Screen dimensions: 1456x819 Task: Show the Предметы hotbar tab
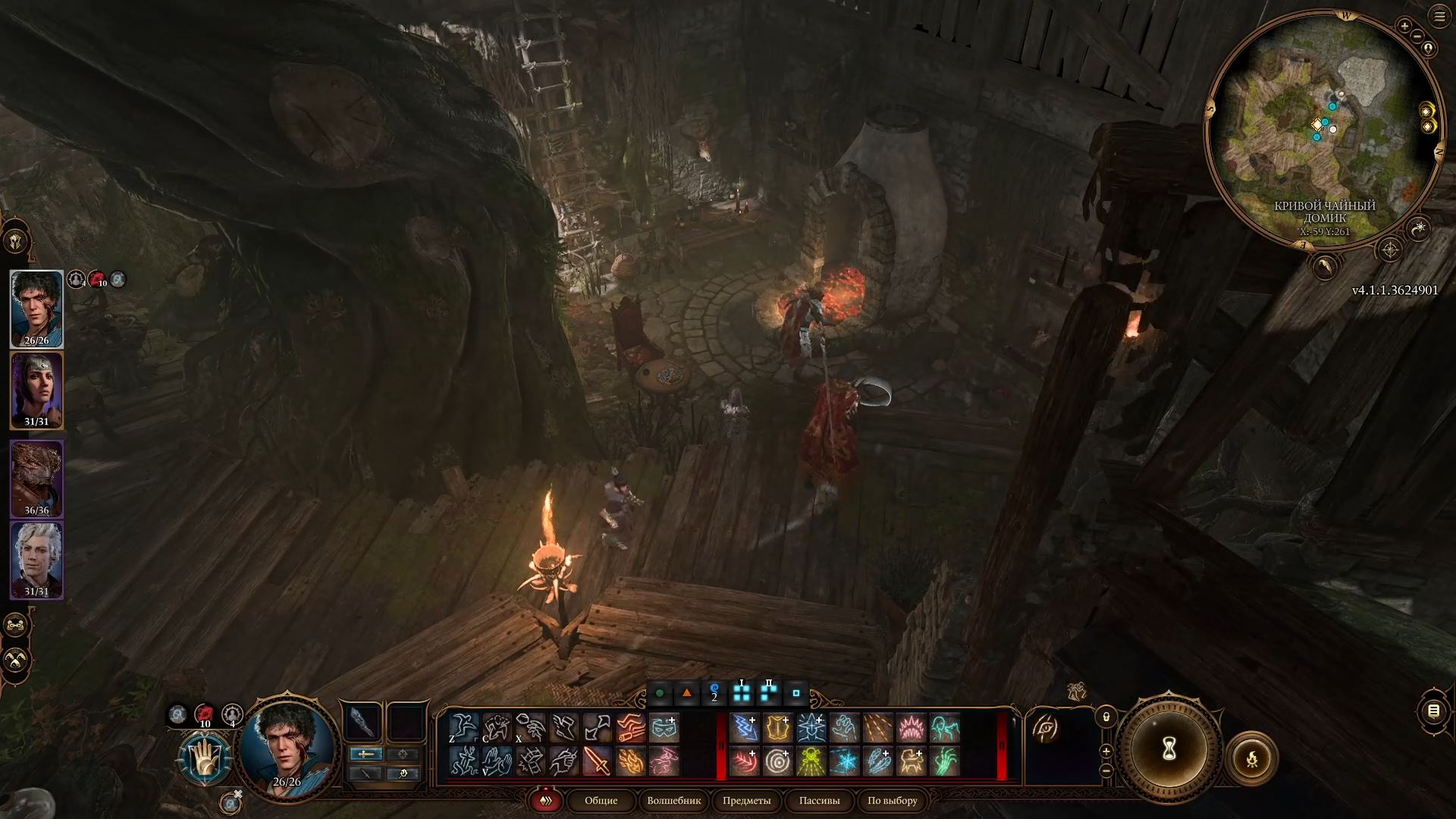point(746,801)
